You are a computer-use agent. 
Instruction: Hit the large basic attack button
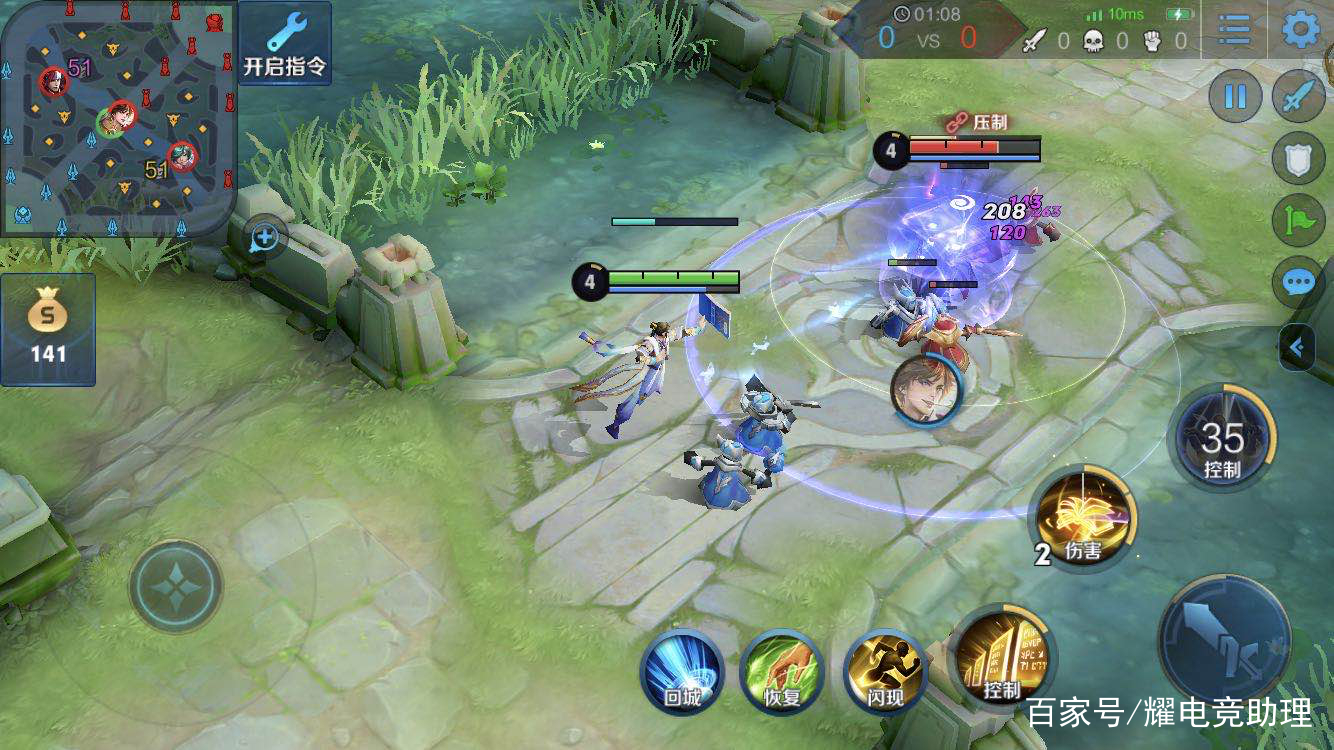pos(1224,640)
